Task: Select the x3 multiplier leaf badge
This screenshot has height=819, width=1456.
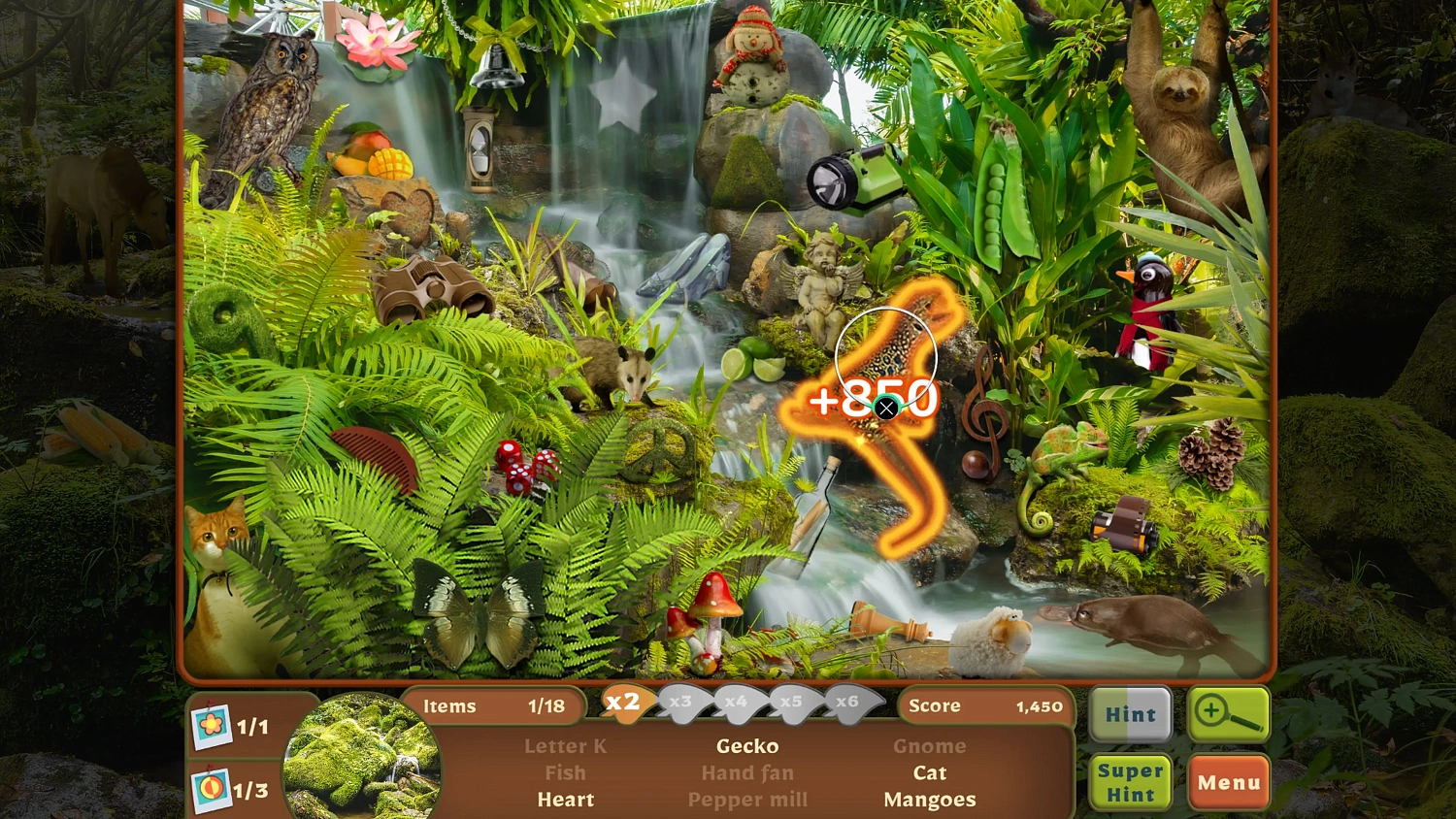Action: (x=682, y=704)
